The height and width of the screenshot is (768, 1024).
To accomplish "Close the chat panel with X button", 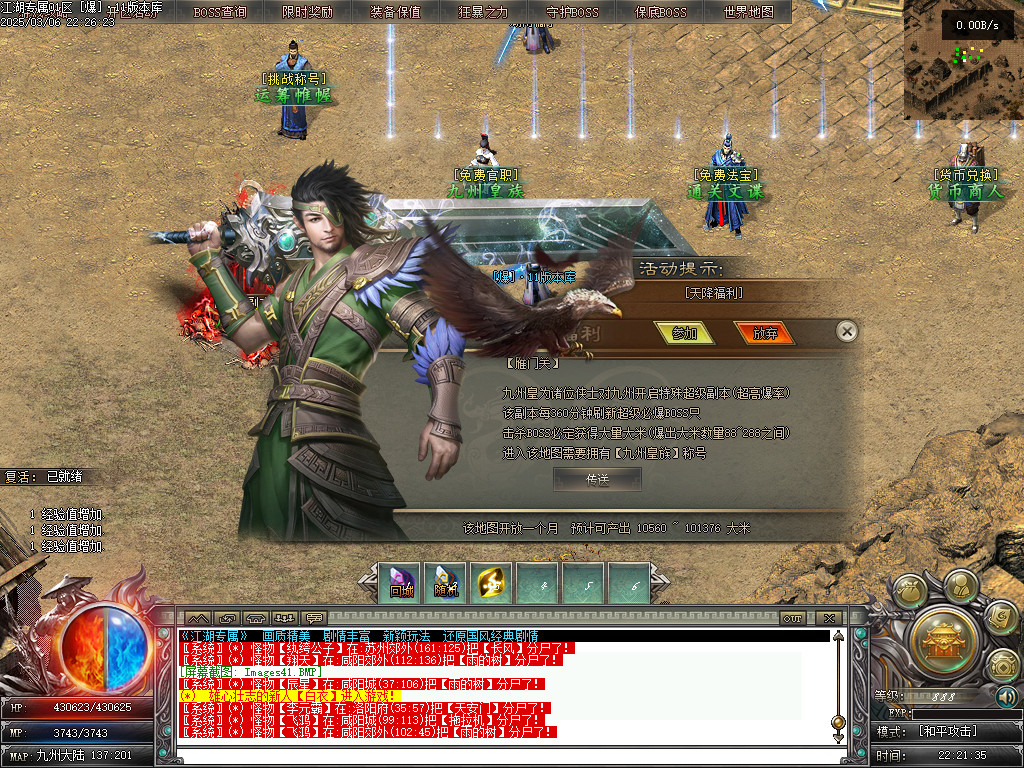I will coord(829,618).
